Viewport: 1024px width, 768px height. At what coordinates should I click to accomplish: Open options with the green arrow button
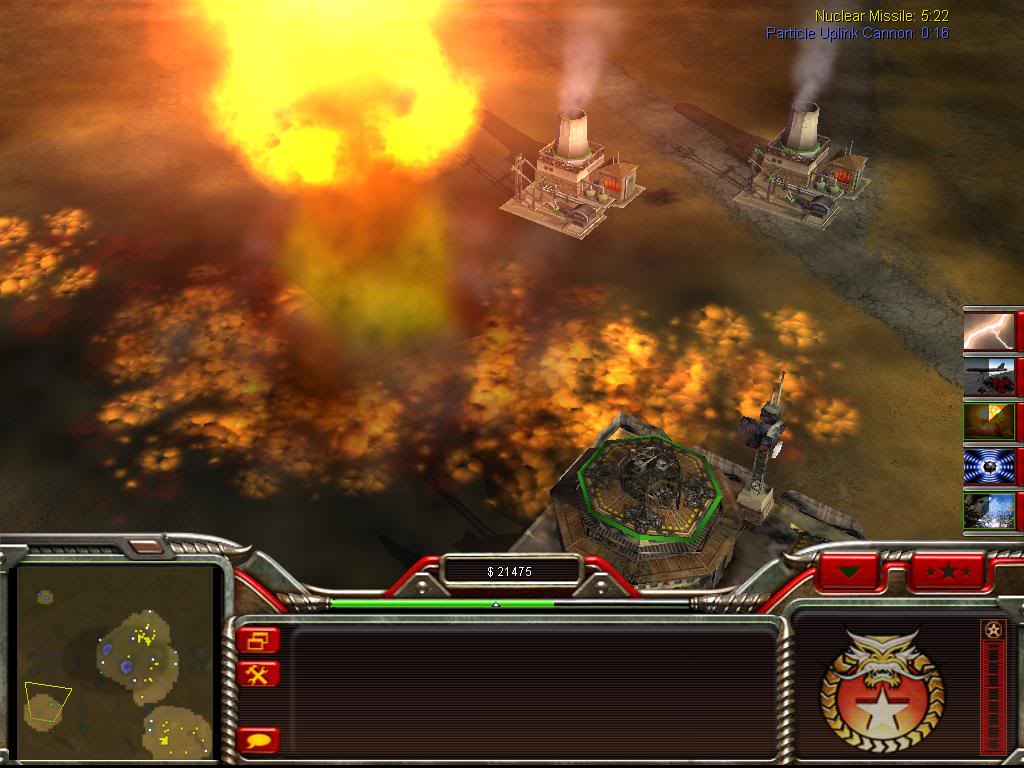coord(850,572)
